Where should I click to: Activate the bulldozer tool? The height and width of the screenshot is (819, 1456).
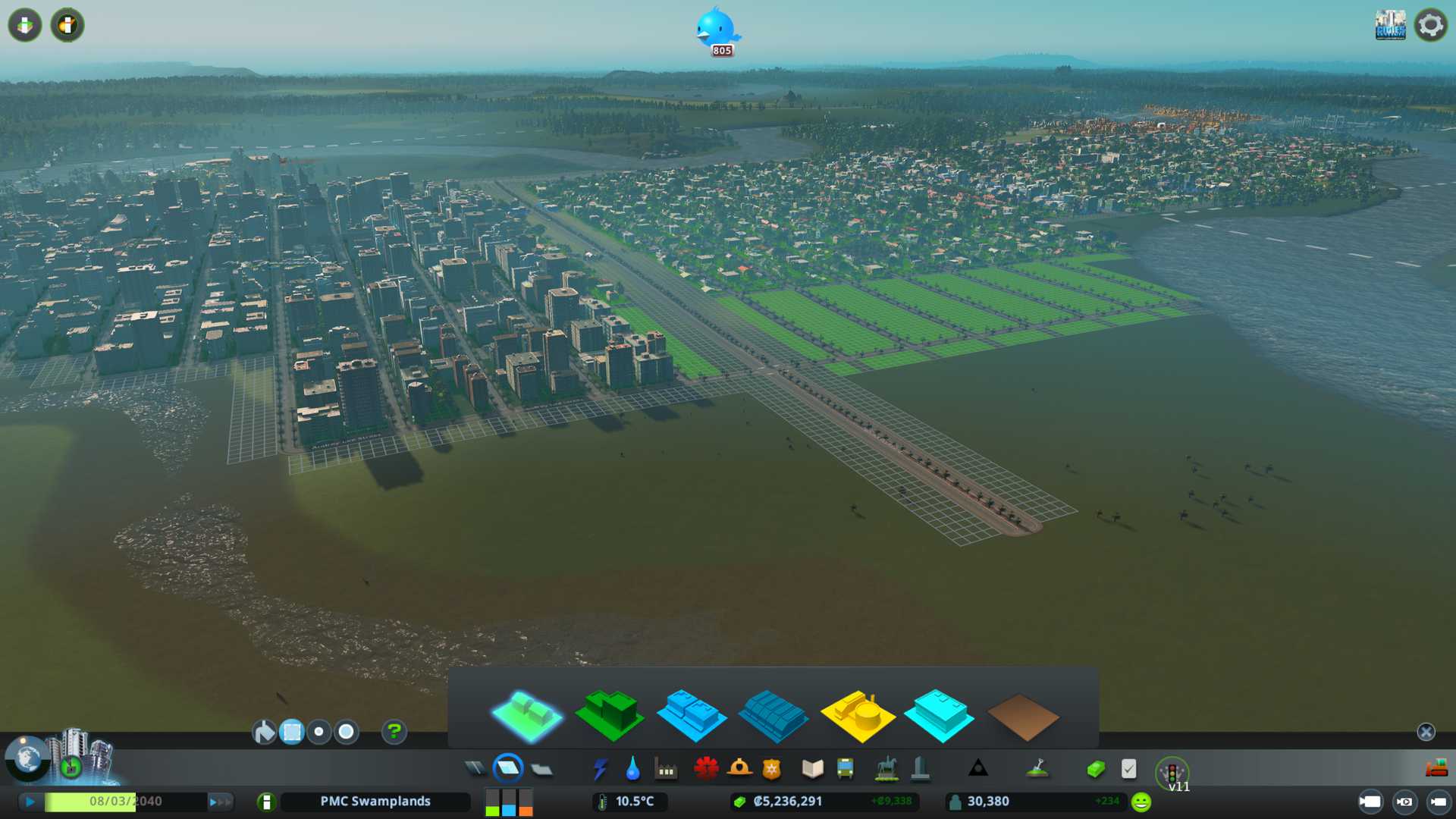(1436, 769)
